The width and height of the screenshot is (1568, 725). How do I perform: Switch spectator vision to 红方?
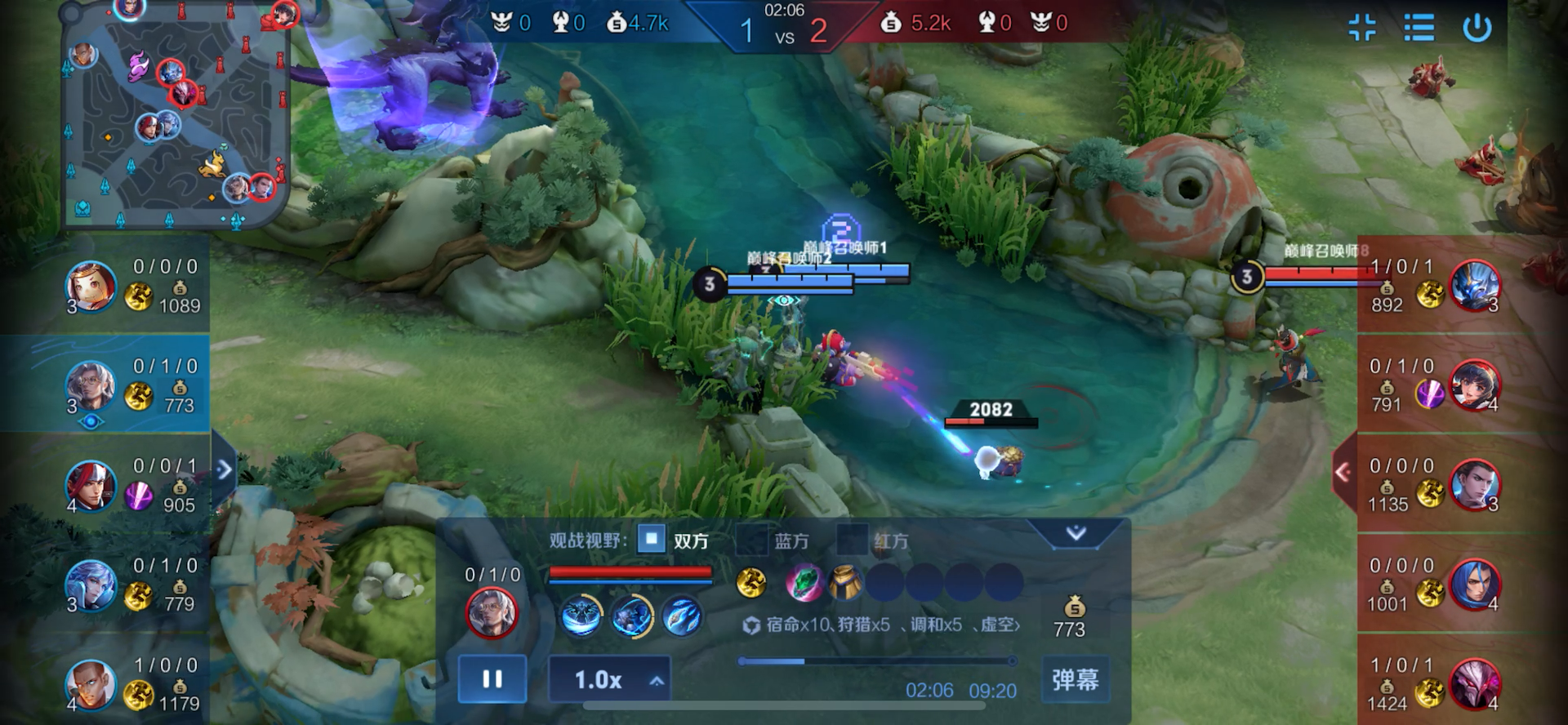pos(852,540)
